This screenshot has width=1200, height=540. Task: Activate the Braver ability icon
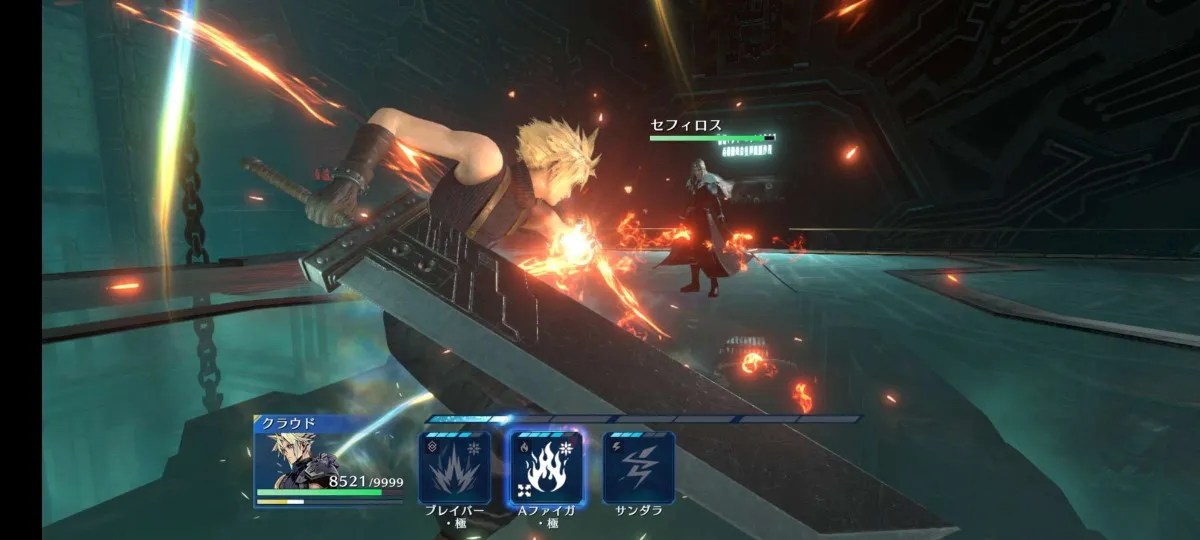pyautogui.click(x=454, y=467)
